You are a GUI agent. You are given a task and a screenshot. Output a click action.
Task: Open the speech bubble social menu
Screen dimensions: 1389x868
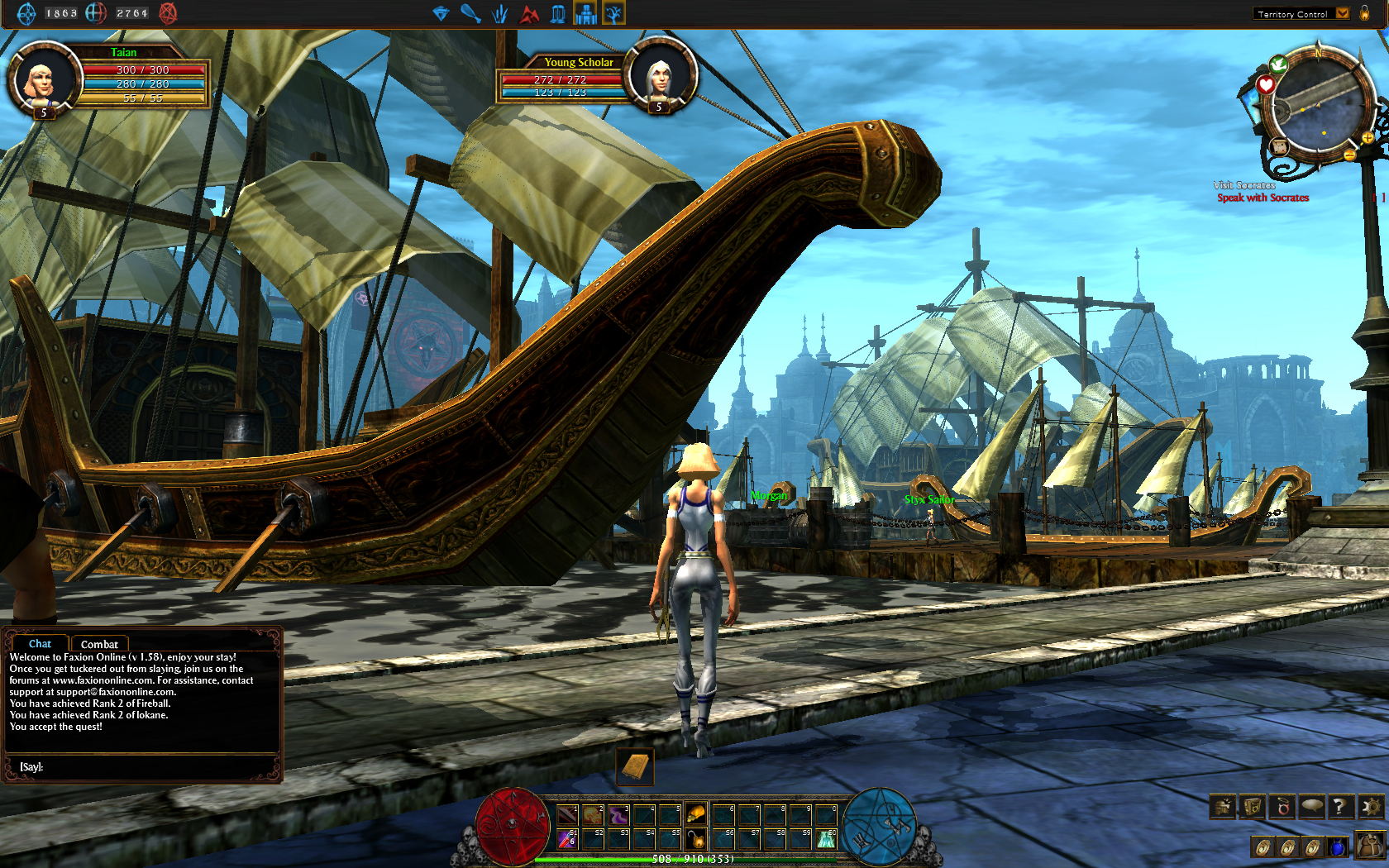[1312, 806]
